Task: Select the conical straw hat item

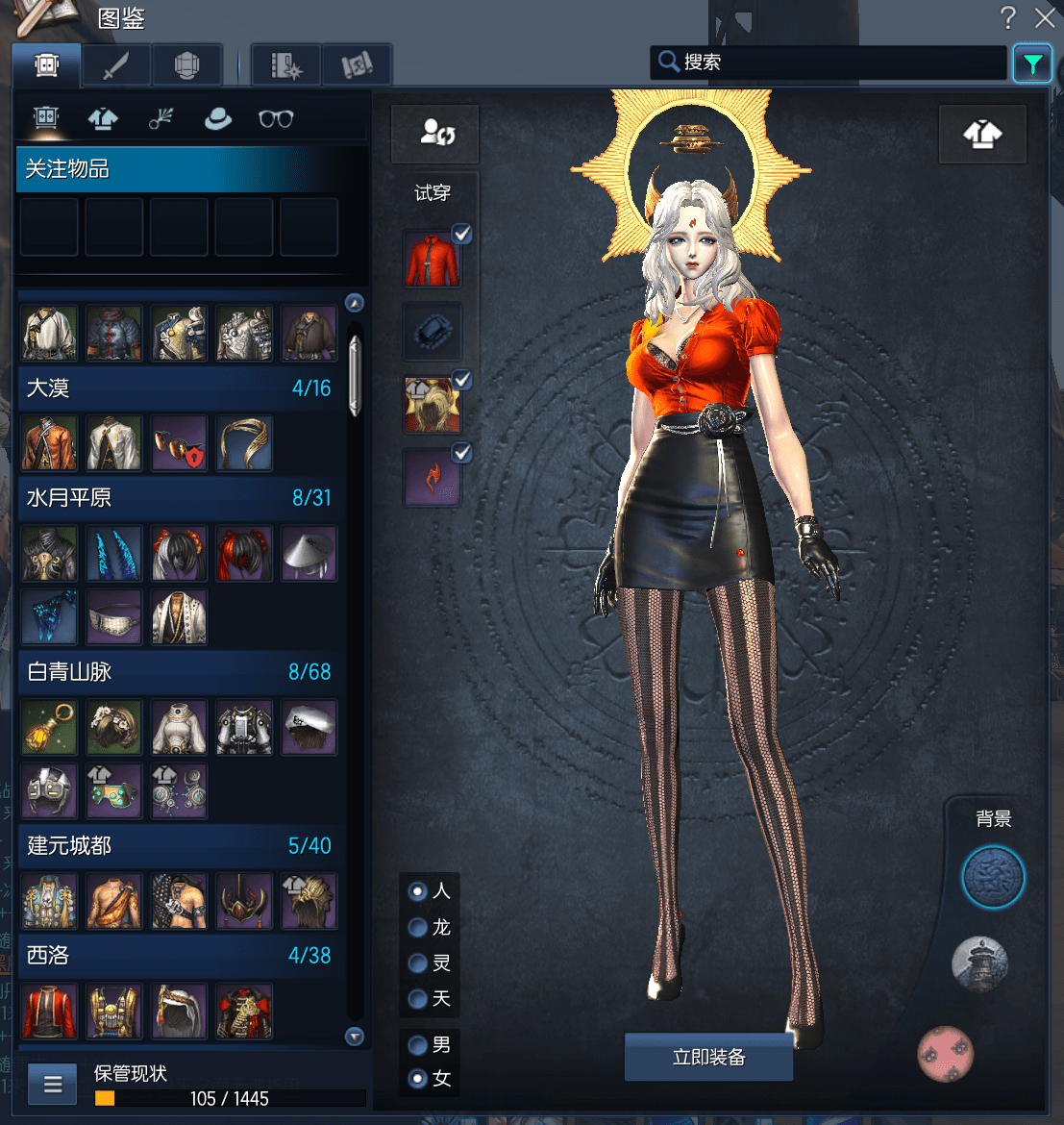Action: (x=309, y=553)
